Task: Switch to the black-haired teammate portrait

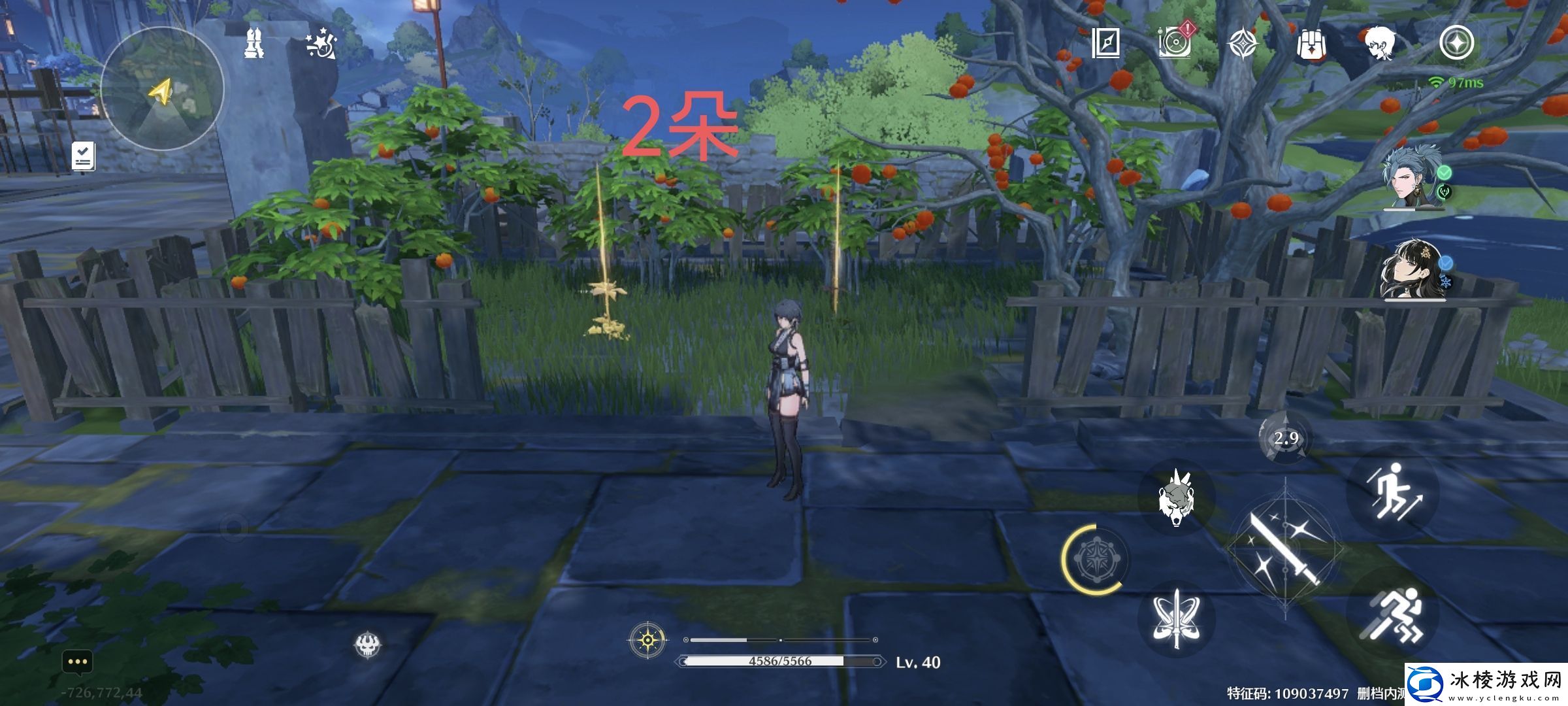Action: pos(1413,271)
